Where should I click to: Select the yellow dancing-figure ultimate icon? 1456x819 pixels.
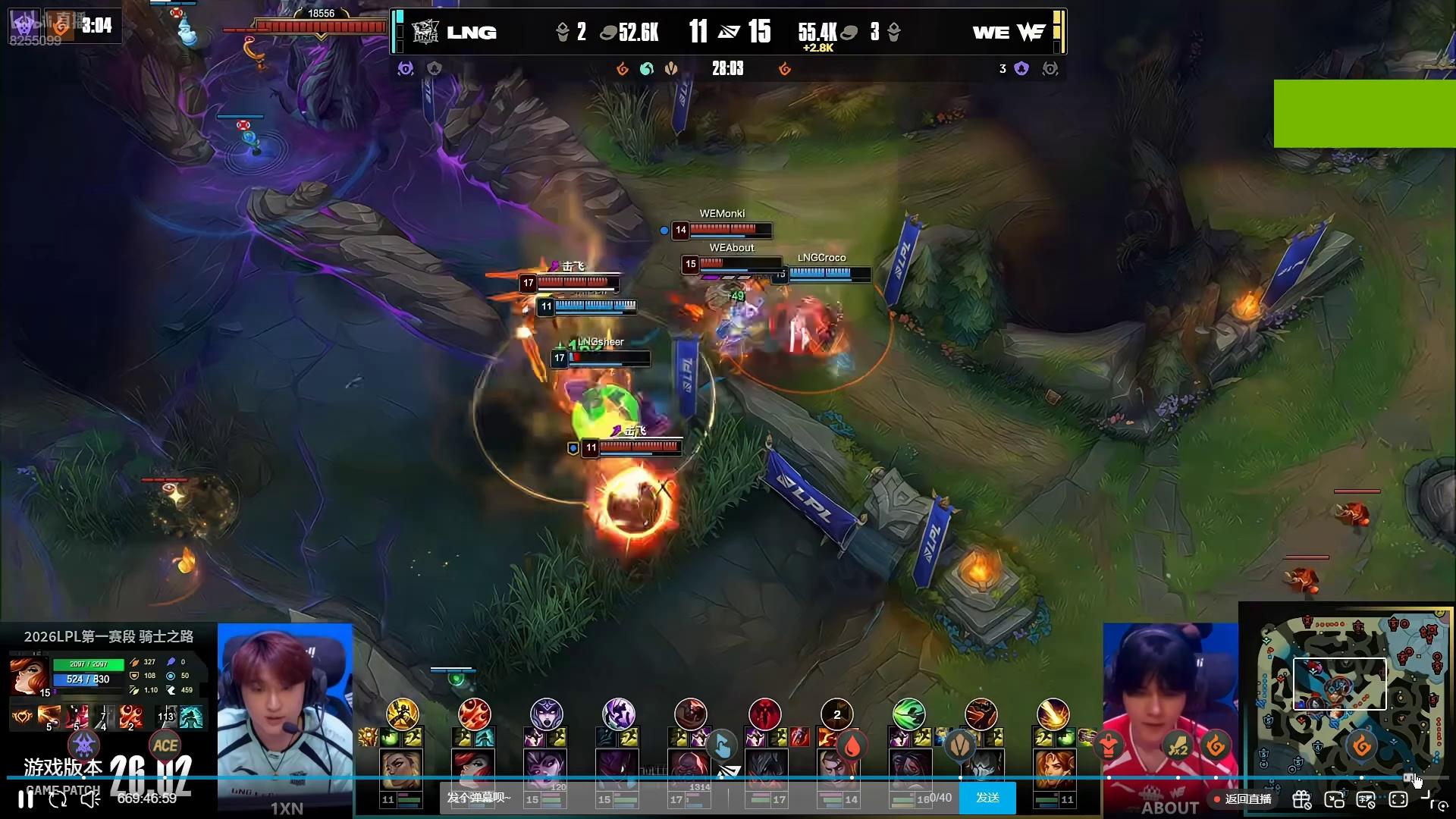[402, 714]
